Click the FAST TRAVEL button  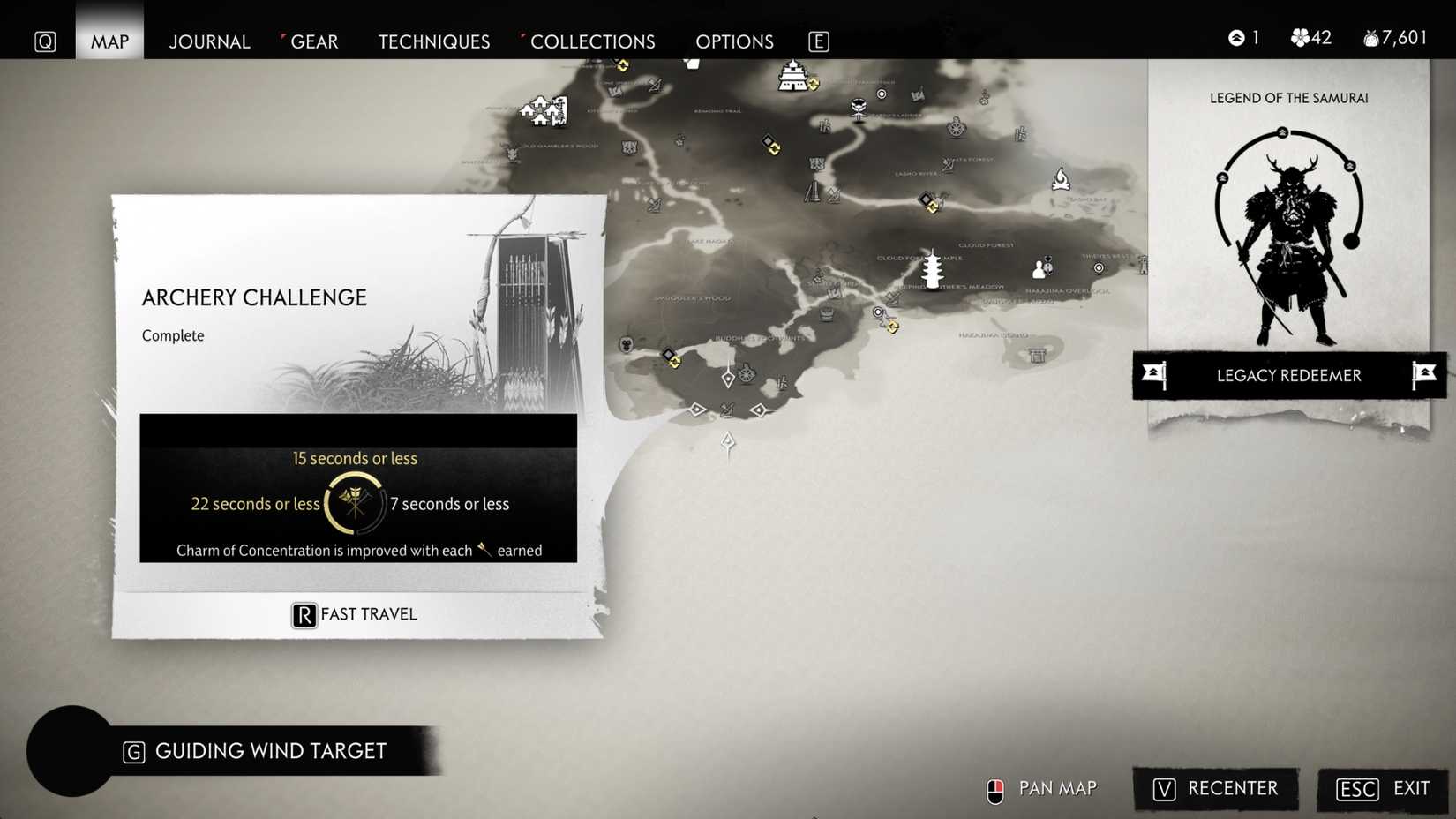(x=353, y=614)
